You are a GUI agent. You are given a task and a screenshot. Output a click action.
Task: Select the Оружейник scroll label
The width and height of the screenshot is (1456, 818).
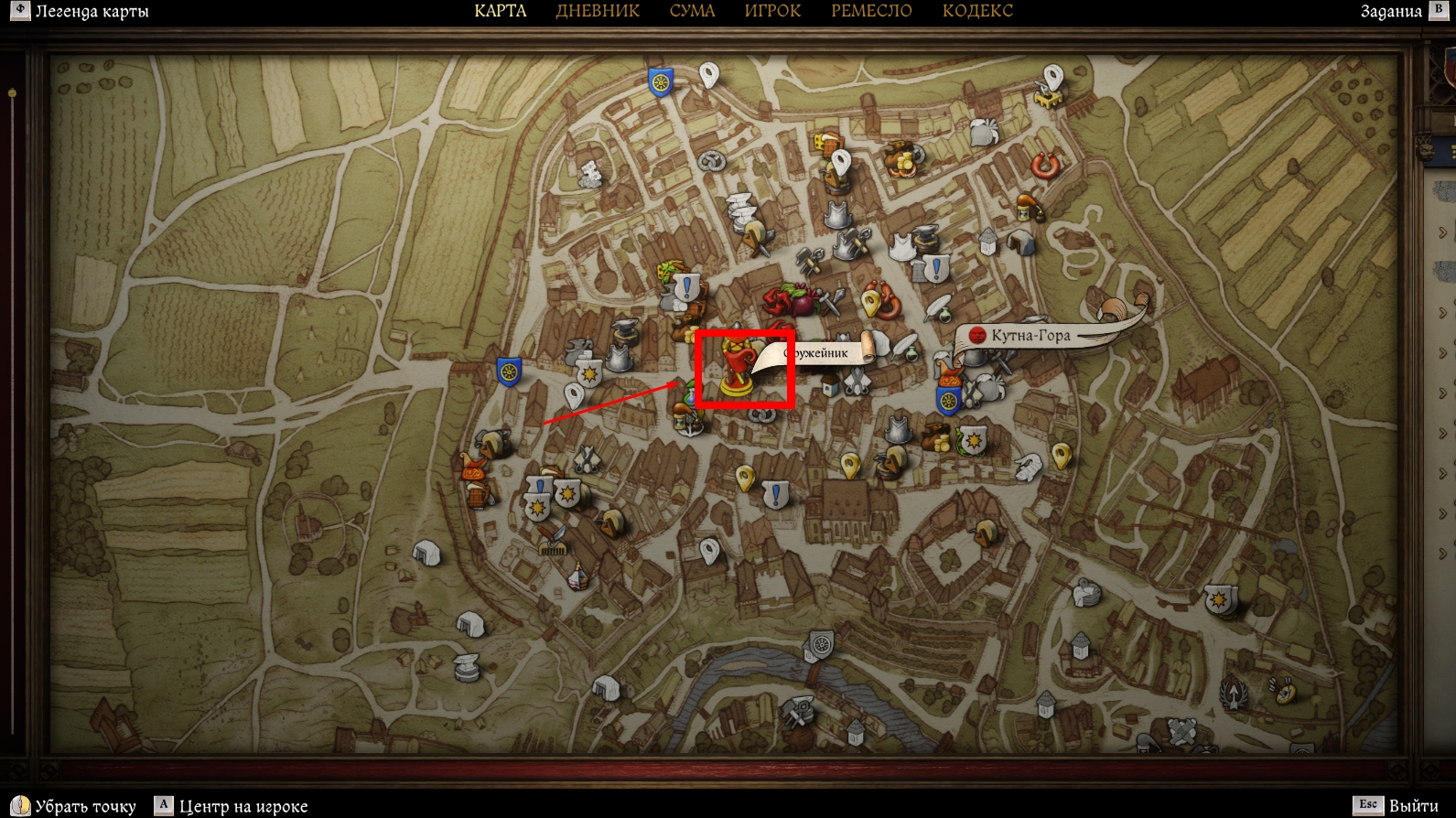coord(819,353)
